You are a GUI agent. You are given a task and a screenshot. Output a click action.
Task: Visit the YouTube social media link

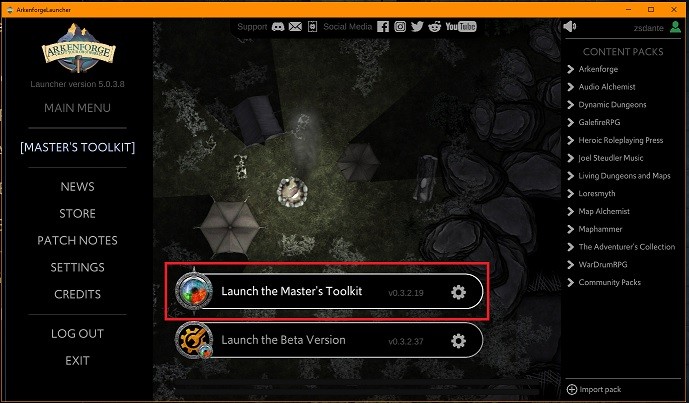461,26
